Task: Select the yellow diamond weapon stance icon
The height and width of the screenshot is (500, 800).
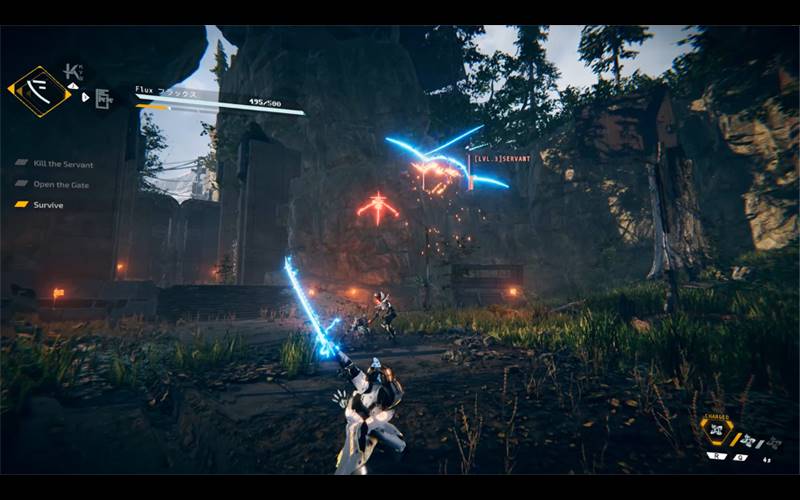Action: [40, 92]
